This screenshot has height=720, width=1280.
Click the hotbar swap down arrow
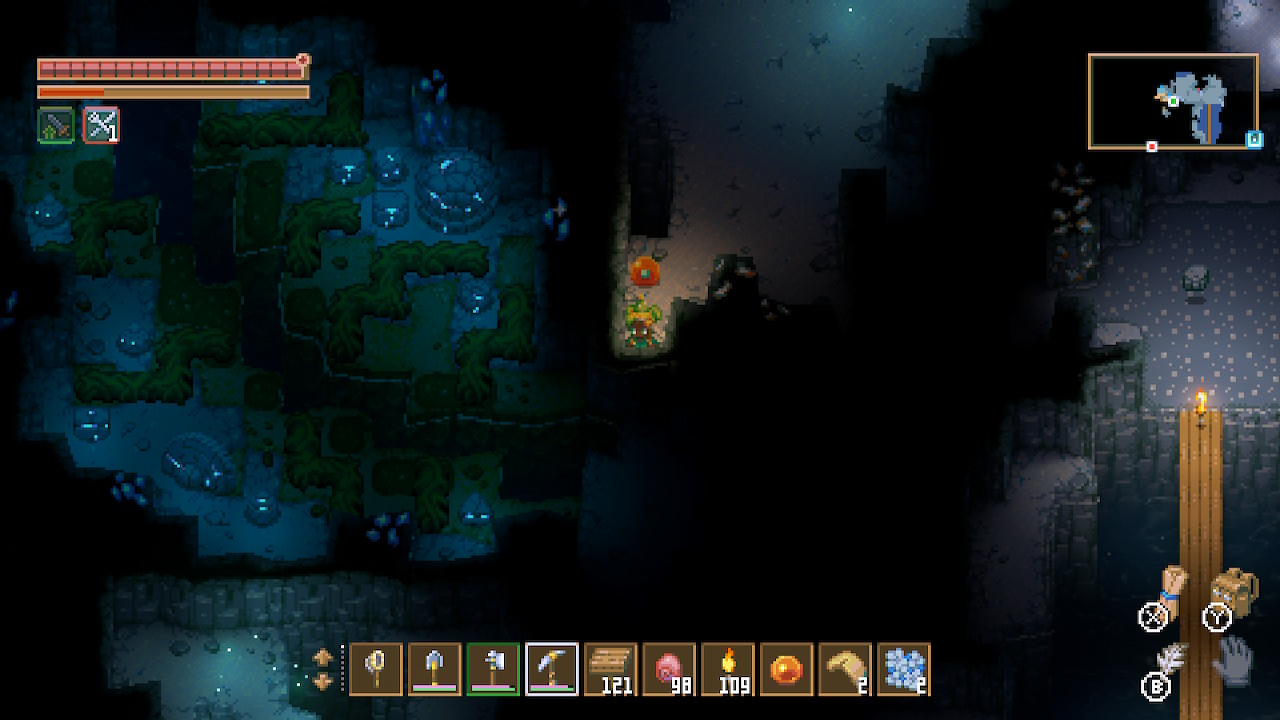(324, 681)
